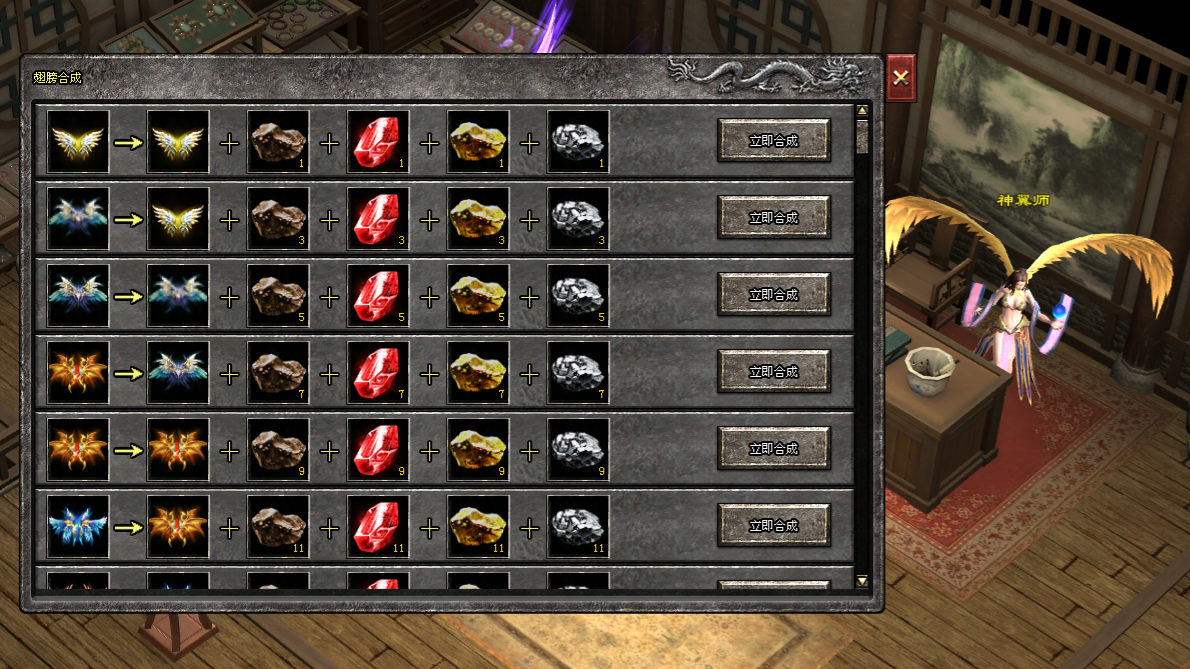Select the red gem slot with count 1

point(378,142)
